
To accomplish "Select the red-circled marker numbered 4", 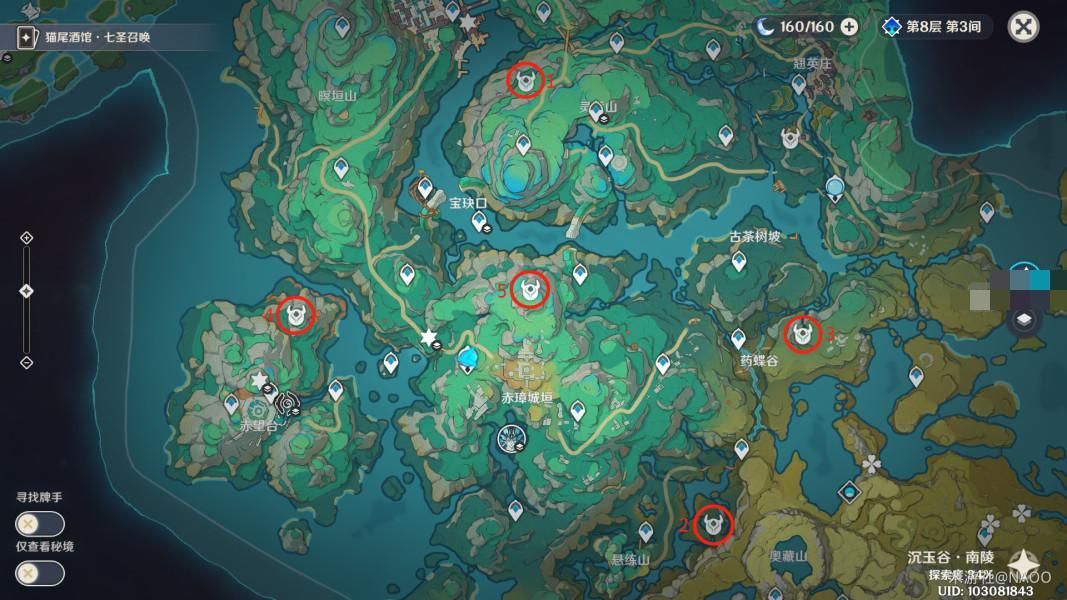I will (x=295, y=315).
